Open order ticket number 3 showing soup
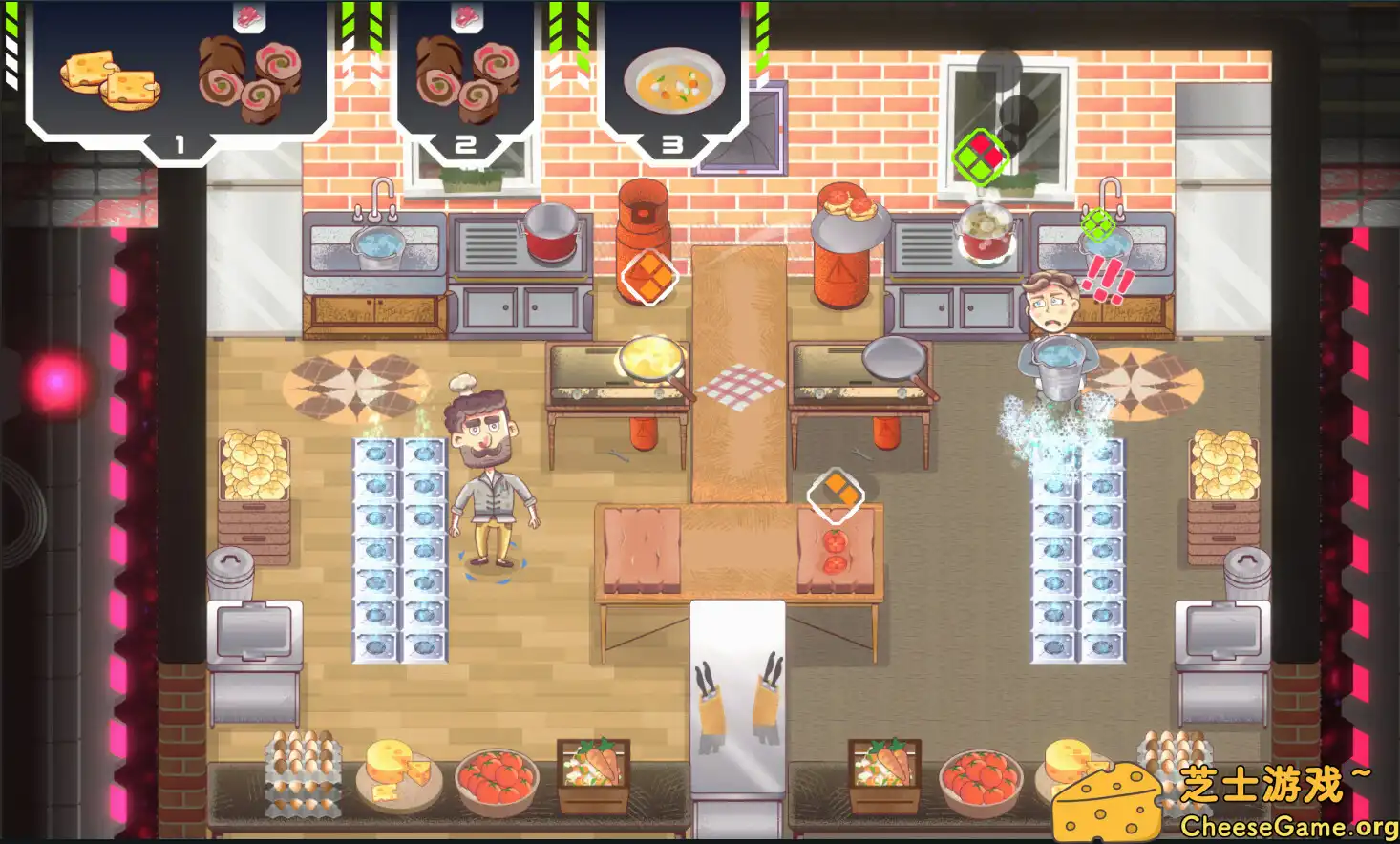This screenshot has width=1400, height=844. 673,143
